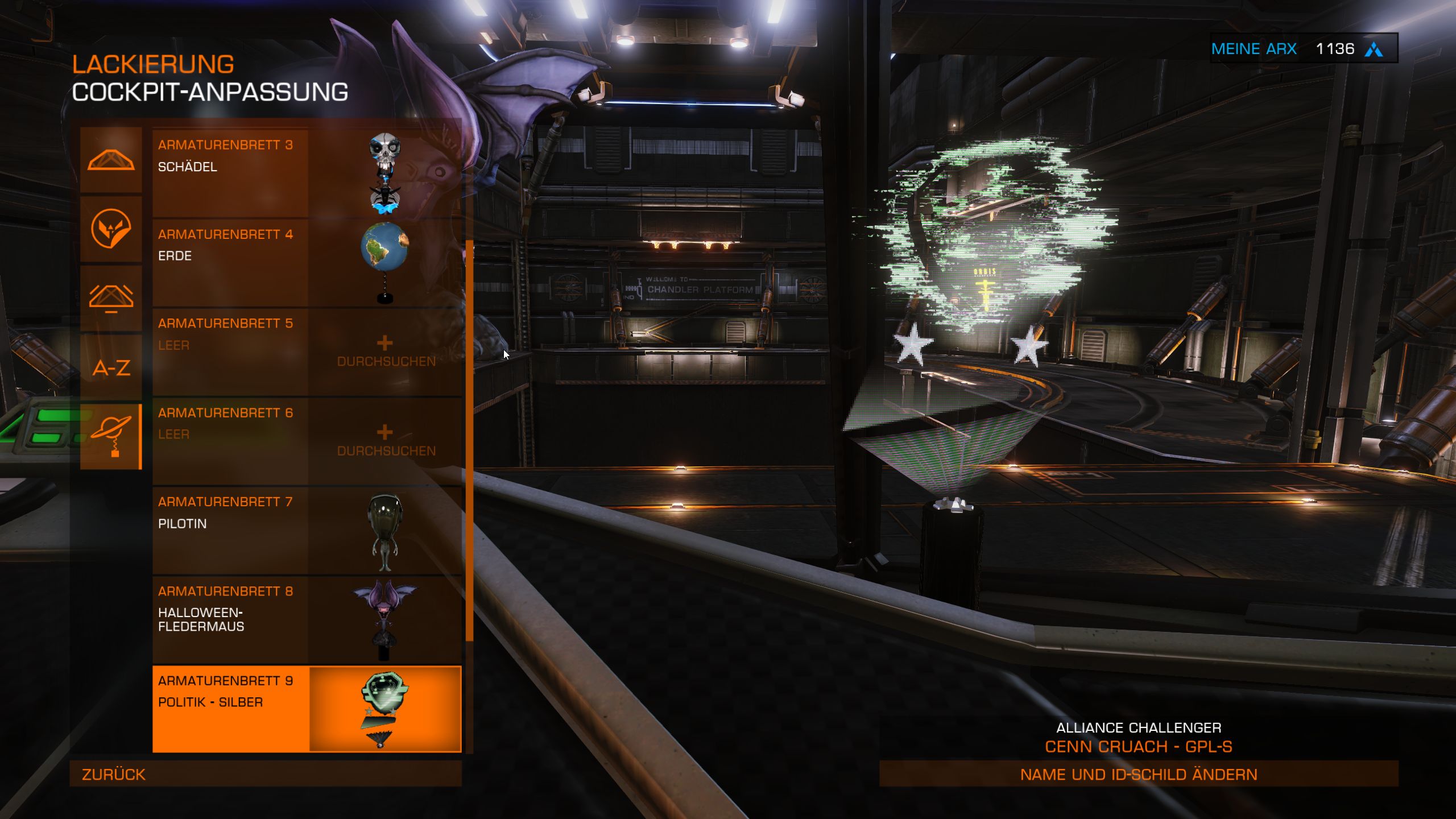Open the Meine ARX balance panel

[1303, 49]
